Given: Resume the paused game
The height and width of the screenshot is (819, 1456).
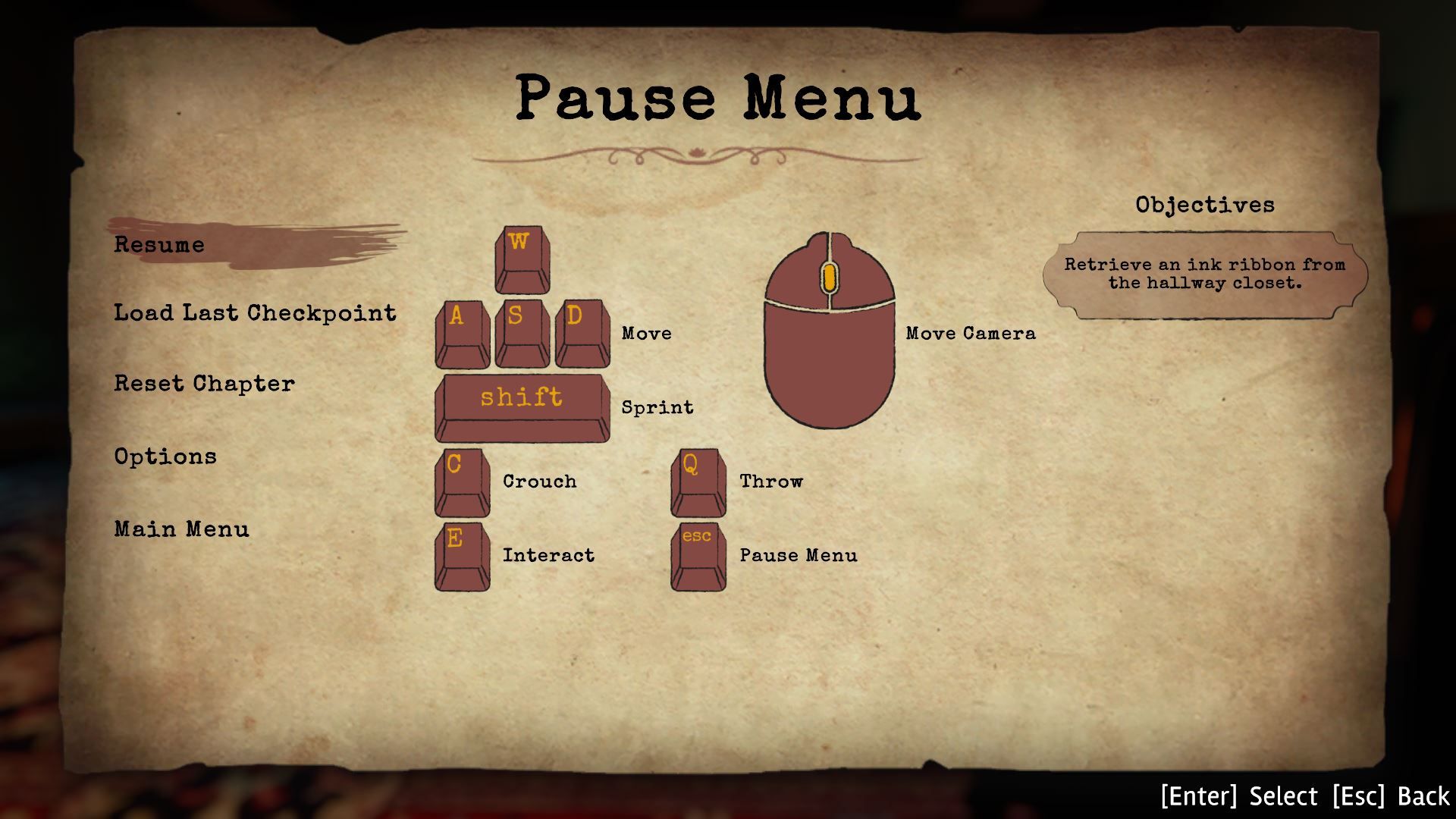Looking at the screenshot, I should click(159, 244).
